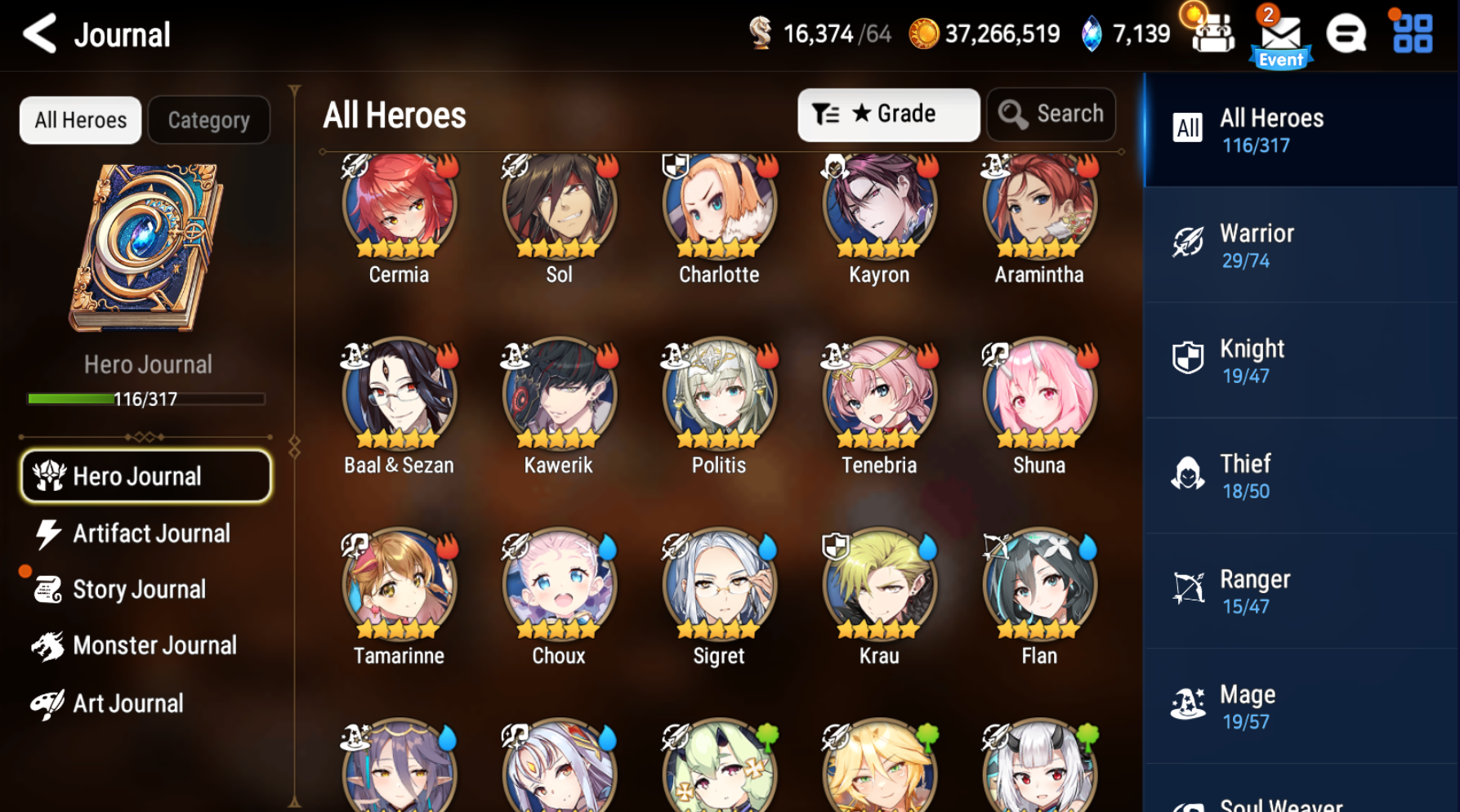Go back using the Journal back arrow

point(39,34)
